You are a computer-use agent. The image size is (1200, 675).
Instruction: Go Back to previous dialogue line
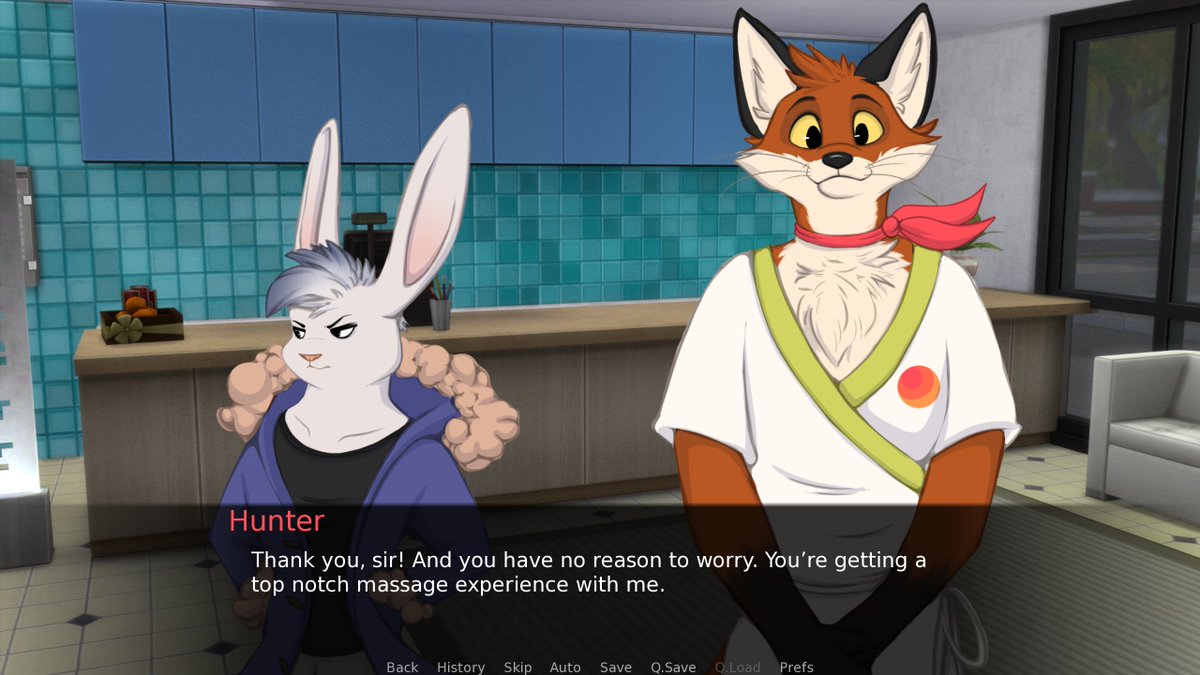pyautogui.click(x=402, y=667)
